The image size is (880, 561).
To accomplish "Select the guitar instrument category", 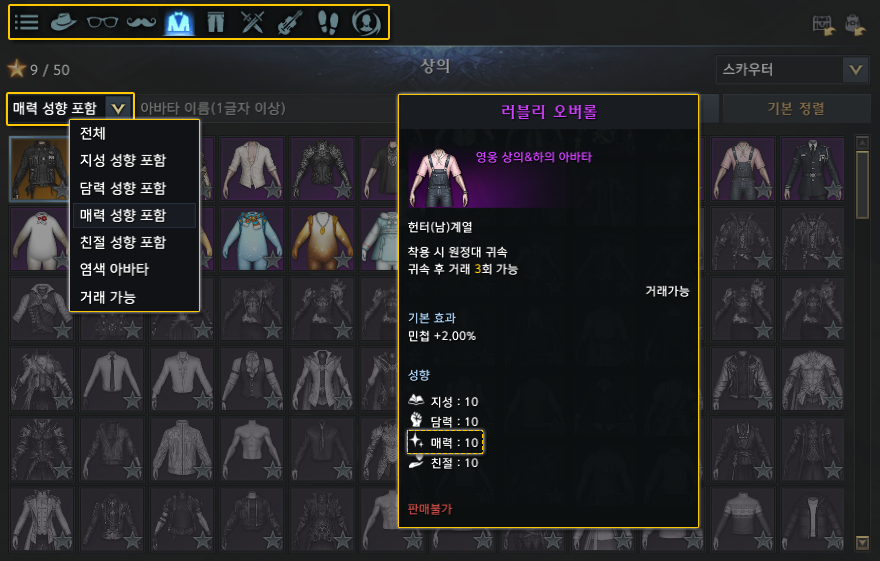I will coord(290,22).
